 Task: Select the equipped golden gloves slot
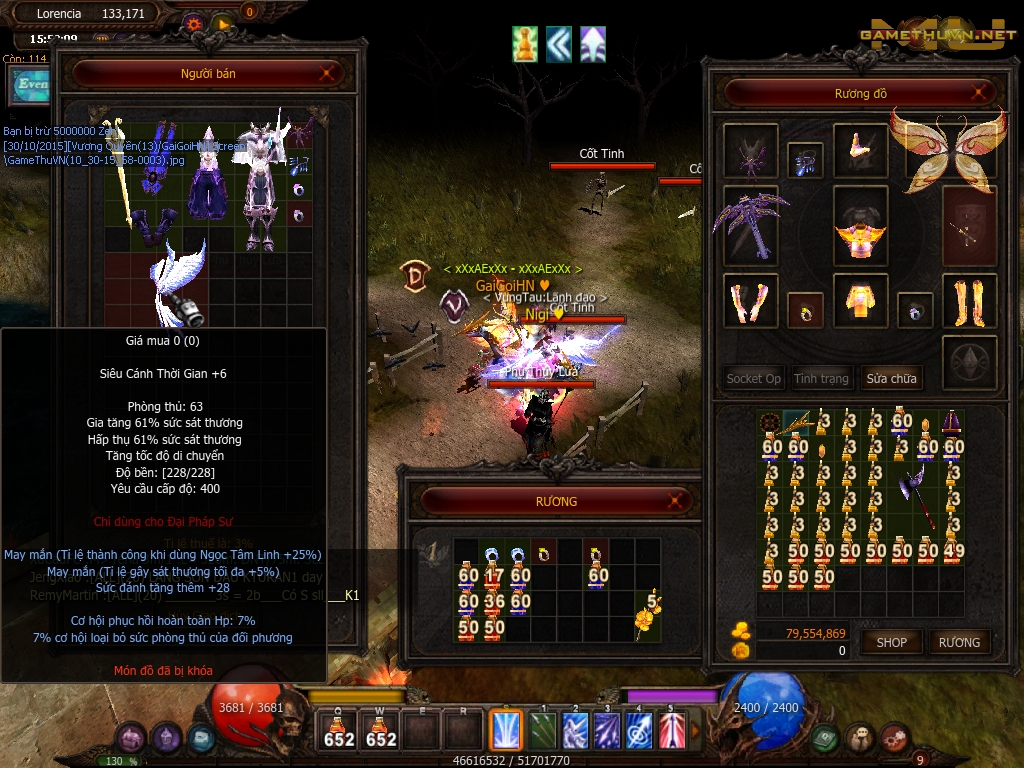coord(750,300)
